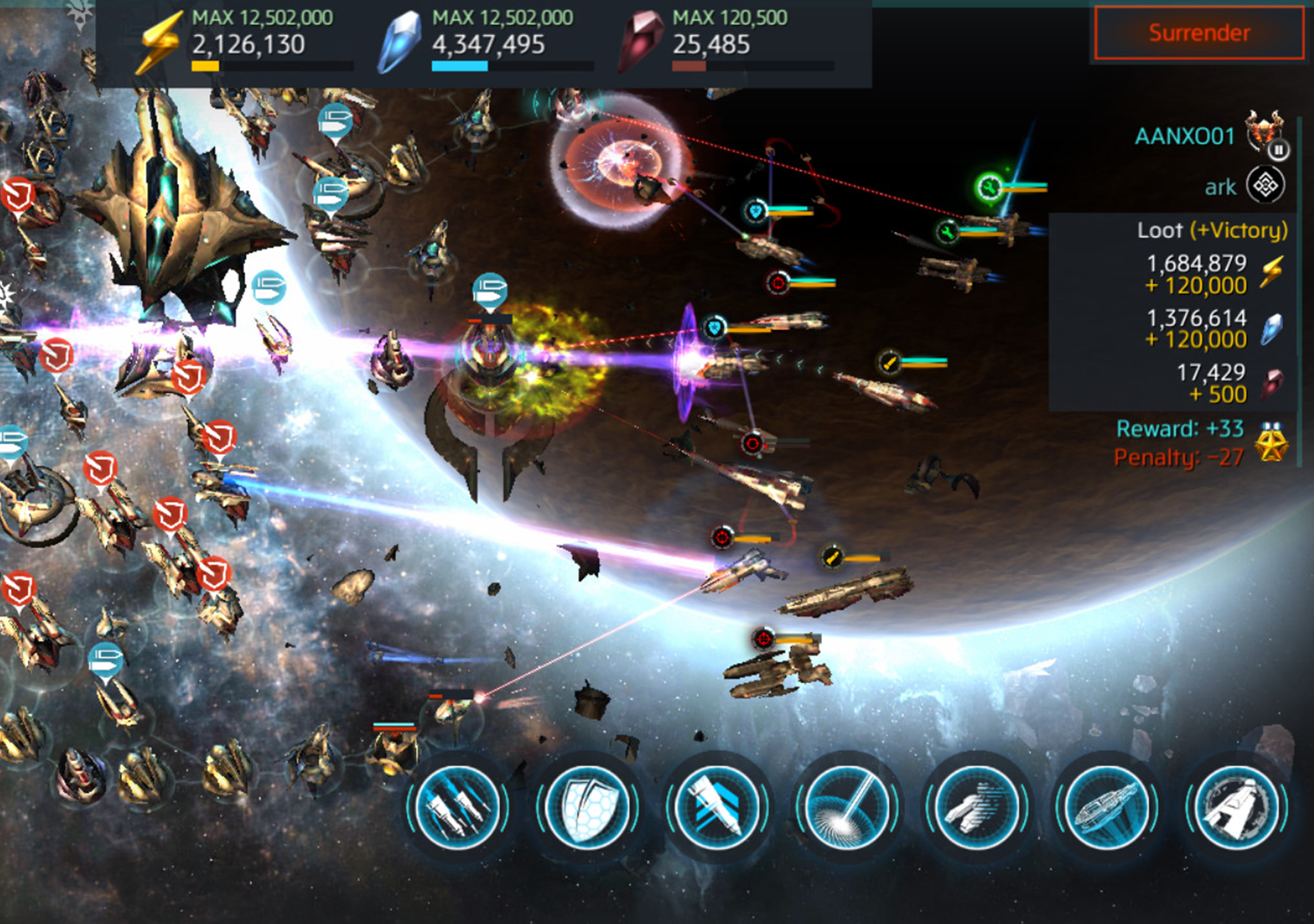Surrender the current battle
1314x924 pixels.
(x=1199, y=33)
